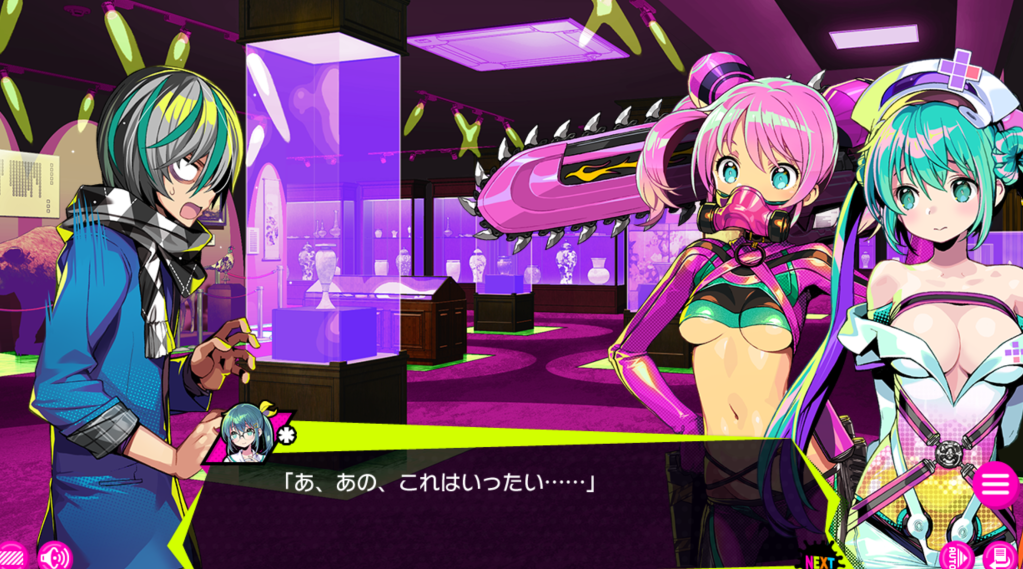Toggle the speaker sound button

(x=54, y=555)
